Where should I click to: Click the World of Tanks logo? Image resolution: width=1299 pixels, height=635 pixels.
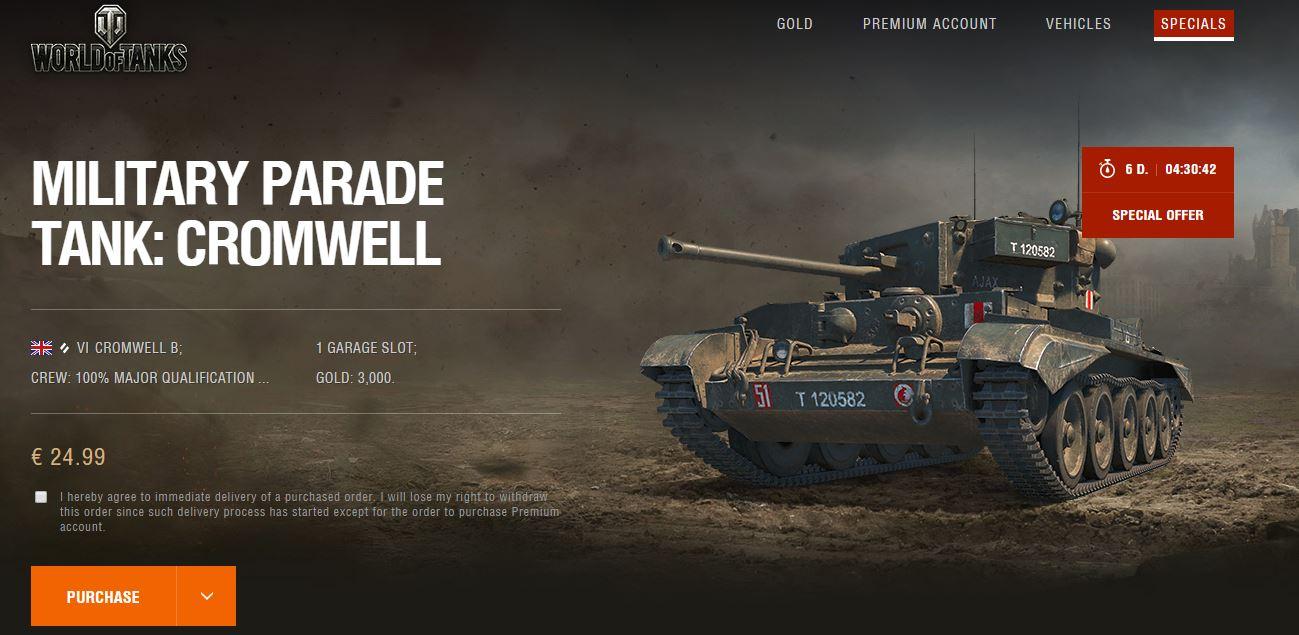(108, 42)
